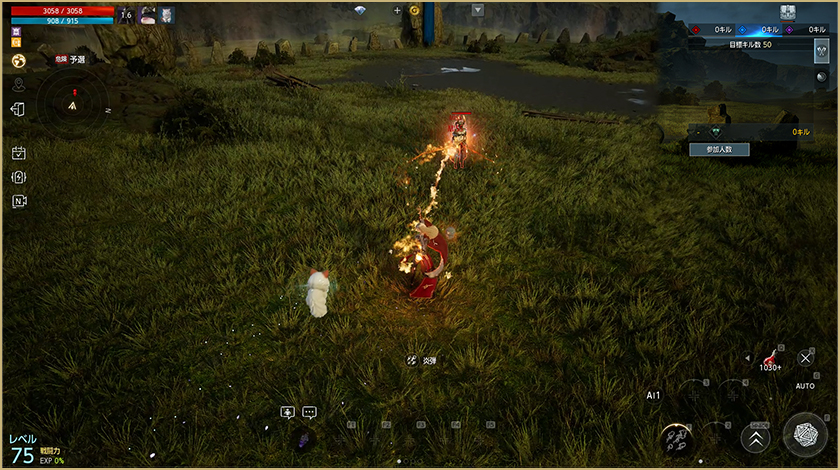Click the 参加人数 button
This screenshot has width=840, height=470.
pyautogui.click(x=719, y=148)
